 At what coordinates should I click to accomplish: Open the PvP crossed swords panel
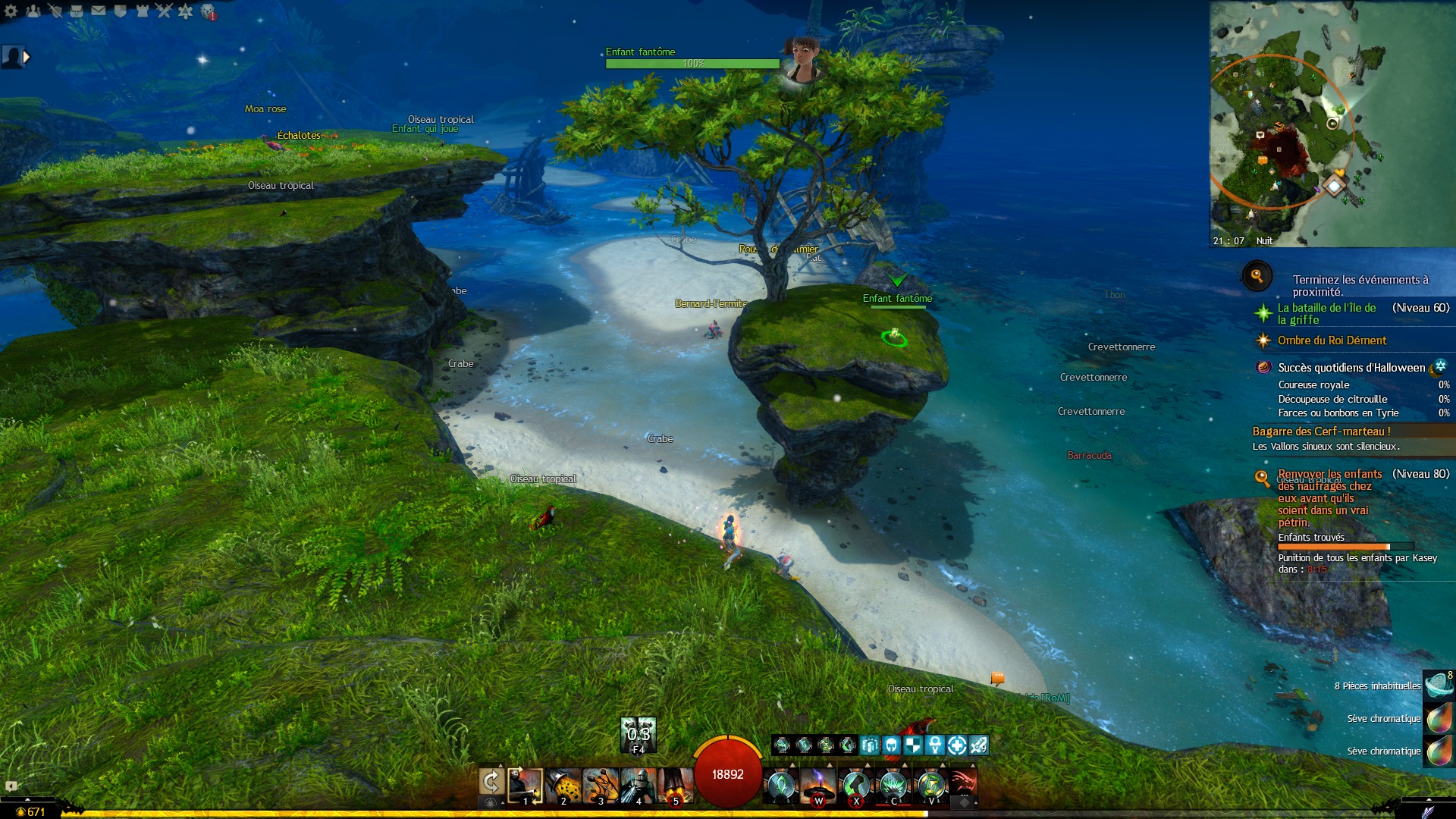pos(164,11)
